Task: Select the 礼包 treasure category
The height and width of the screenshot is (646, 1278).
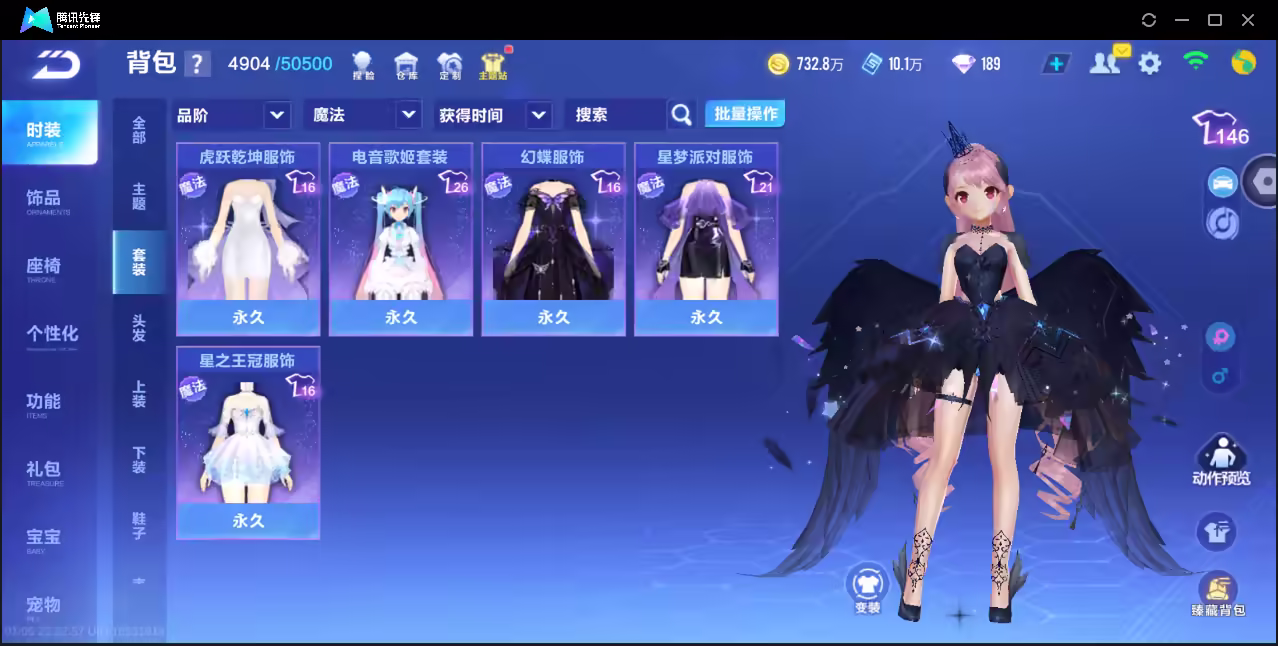Action: point(43,470)
